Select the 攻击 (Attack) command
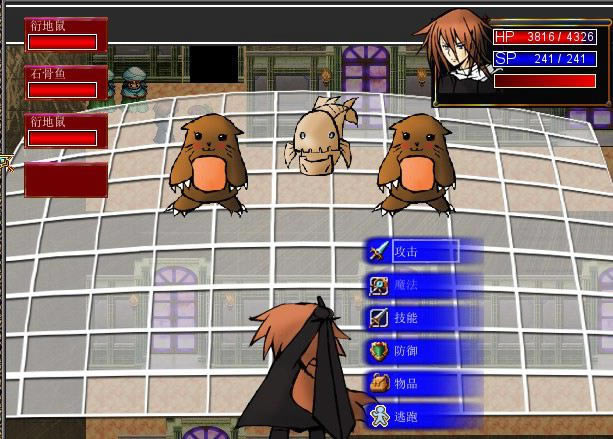The width and height of the screenshot is (613, 439). click(x=412, y=251)
